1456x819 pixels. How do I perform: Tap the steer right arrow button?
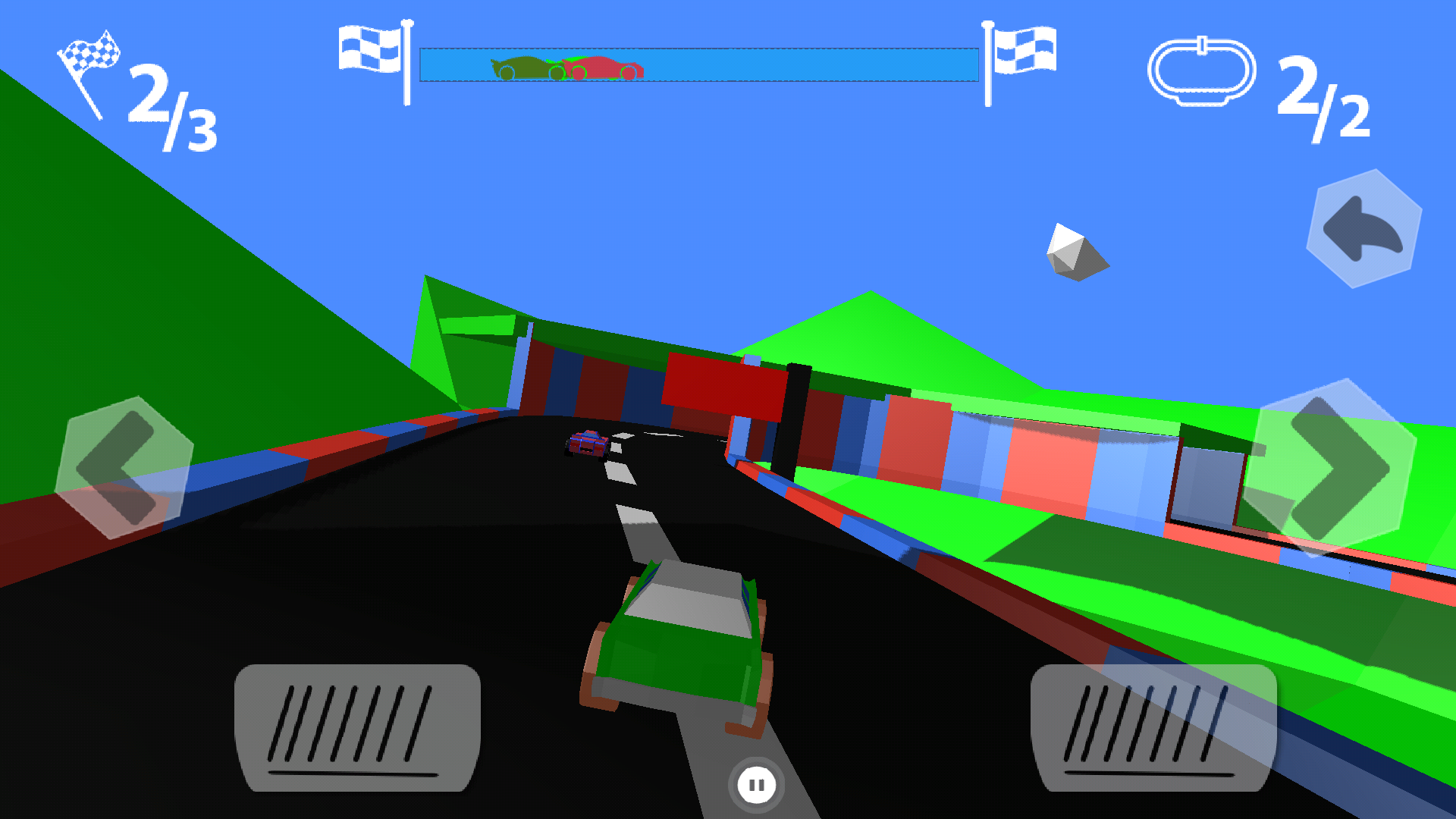(1332, 468)
